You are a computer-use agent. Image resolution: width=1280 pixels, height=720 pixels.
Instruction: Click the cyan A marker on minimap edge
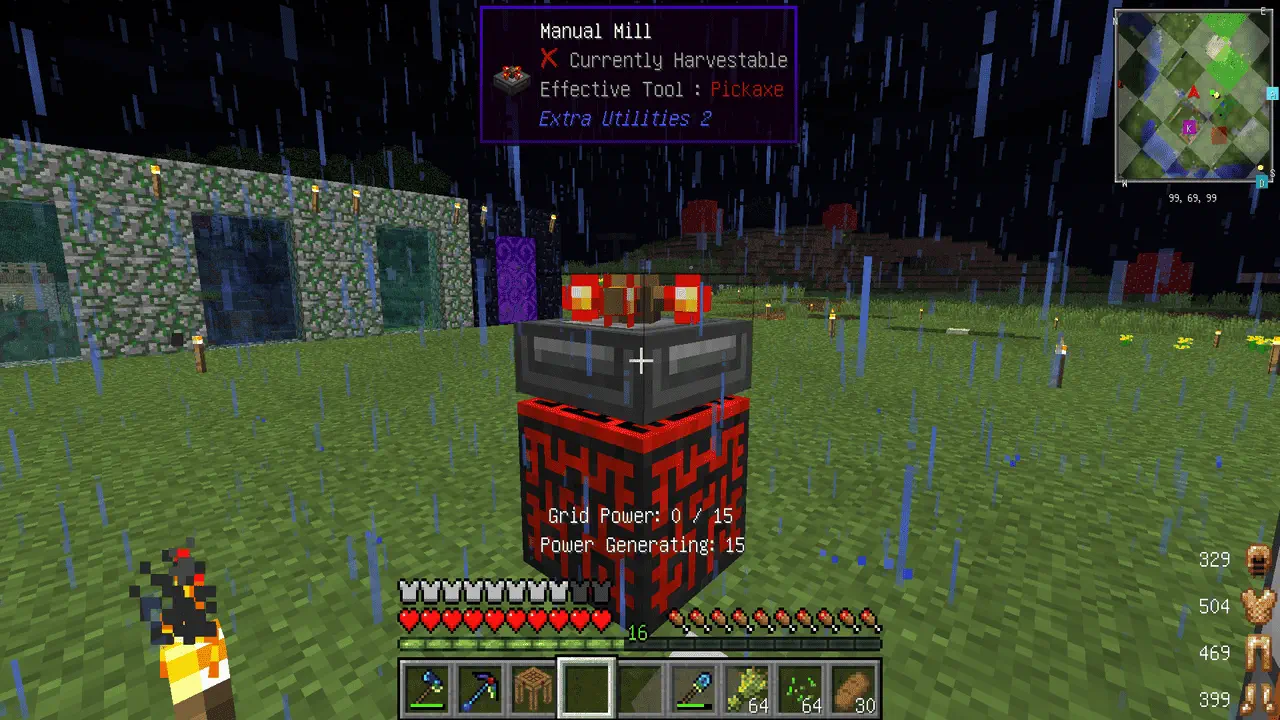pyautogui.click(x=1272, y=94)
